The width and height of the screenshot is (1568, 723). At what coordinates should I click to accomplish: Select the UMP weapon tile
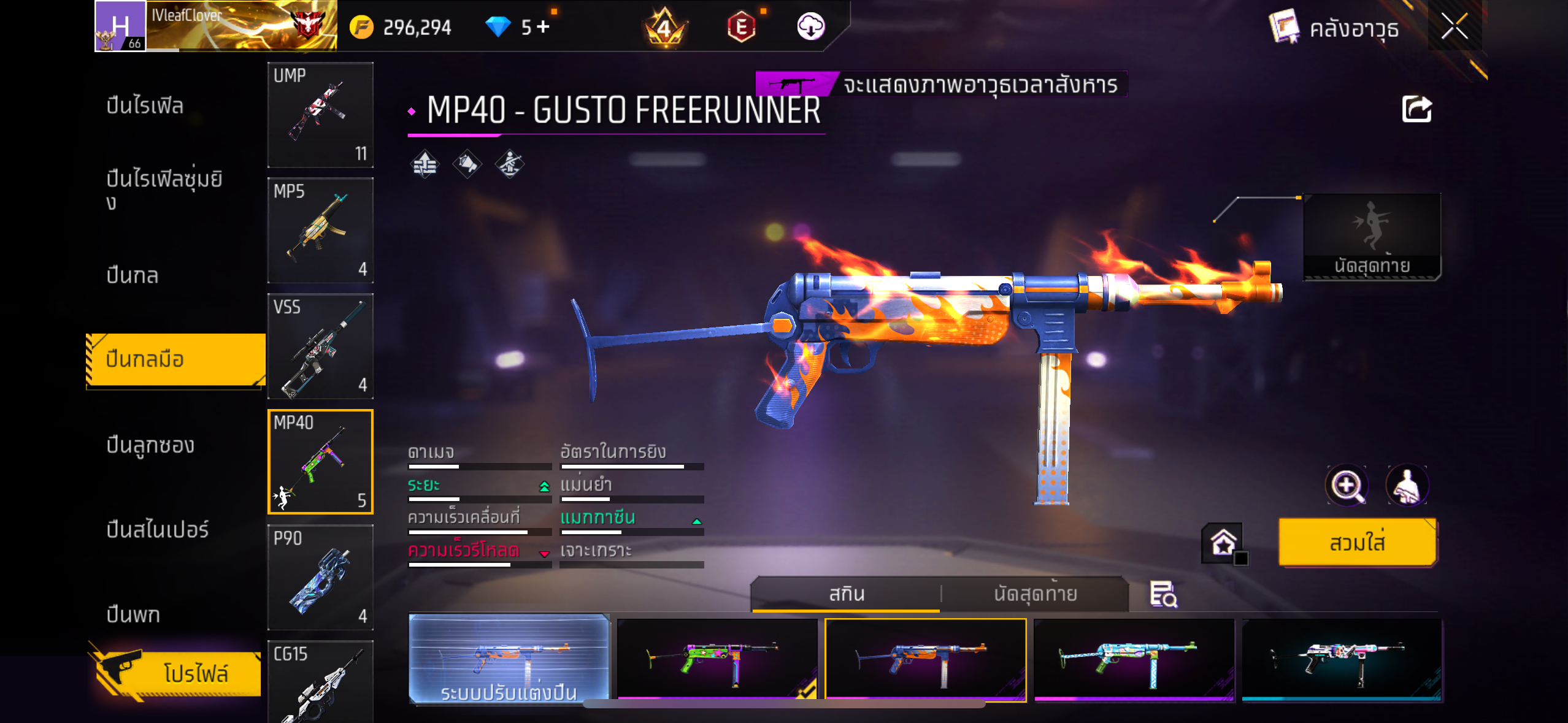[x=320, y=115]
